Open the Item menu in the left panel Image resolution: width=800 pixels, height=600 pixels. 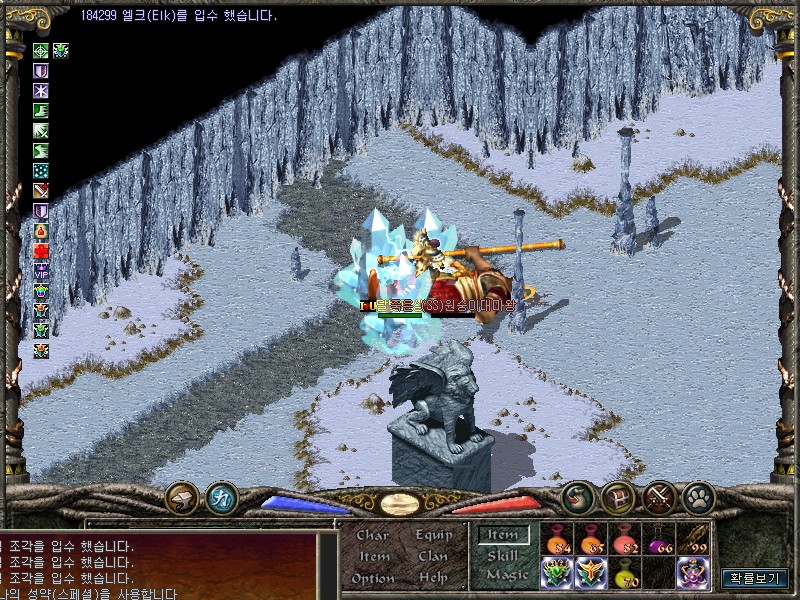coord(374,557)
